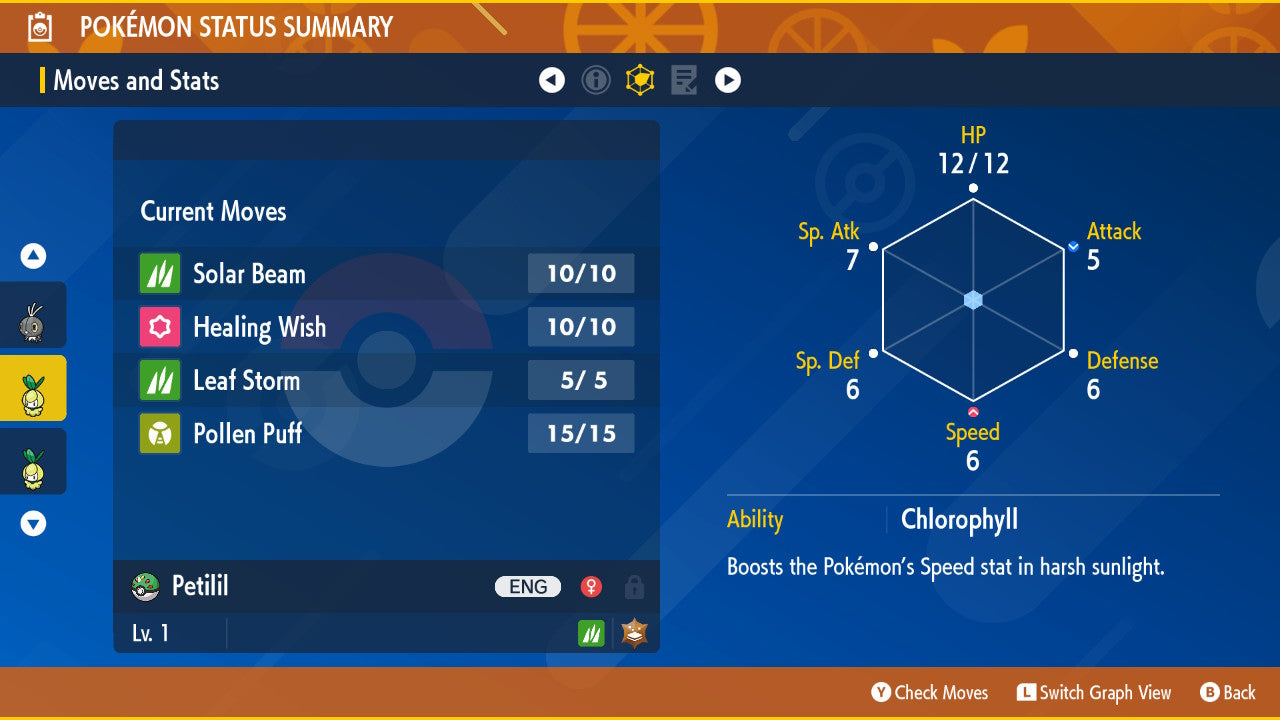Select the Solar Beam move
Image resolution: width=1280 pixels, height=720 pixels.
click(386, 273)
